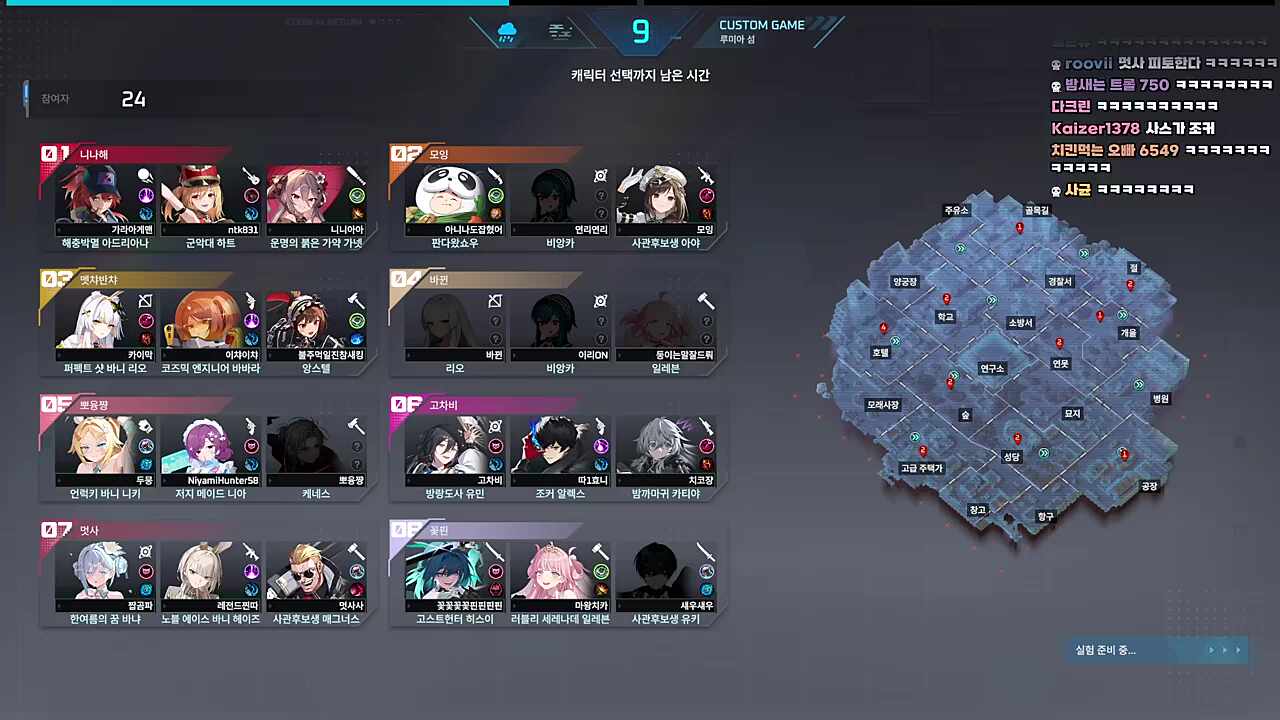The image size is (1280, 720).
Task: Select the wind forecast icon beside the rain icon
Action: (x=560, y=31)
